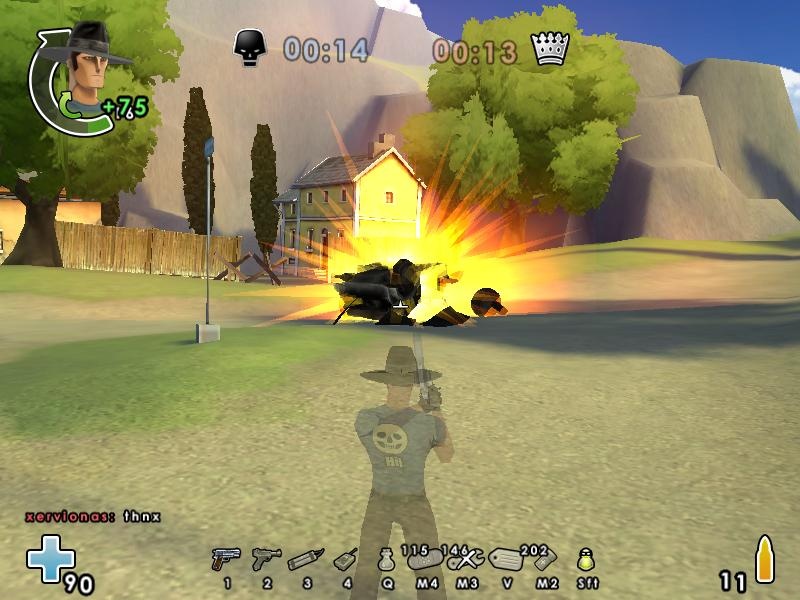Image resolution: width=800 pixels, height=600 pixels.
Task: Activate the bandage item showing 115
Action: [x=425, y=559]
